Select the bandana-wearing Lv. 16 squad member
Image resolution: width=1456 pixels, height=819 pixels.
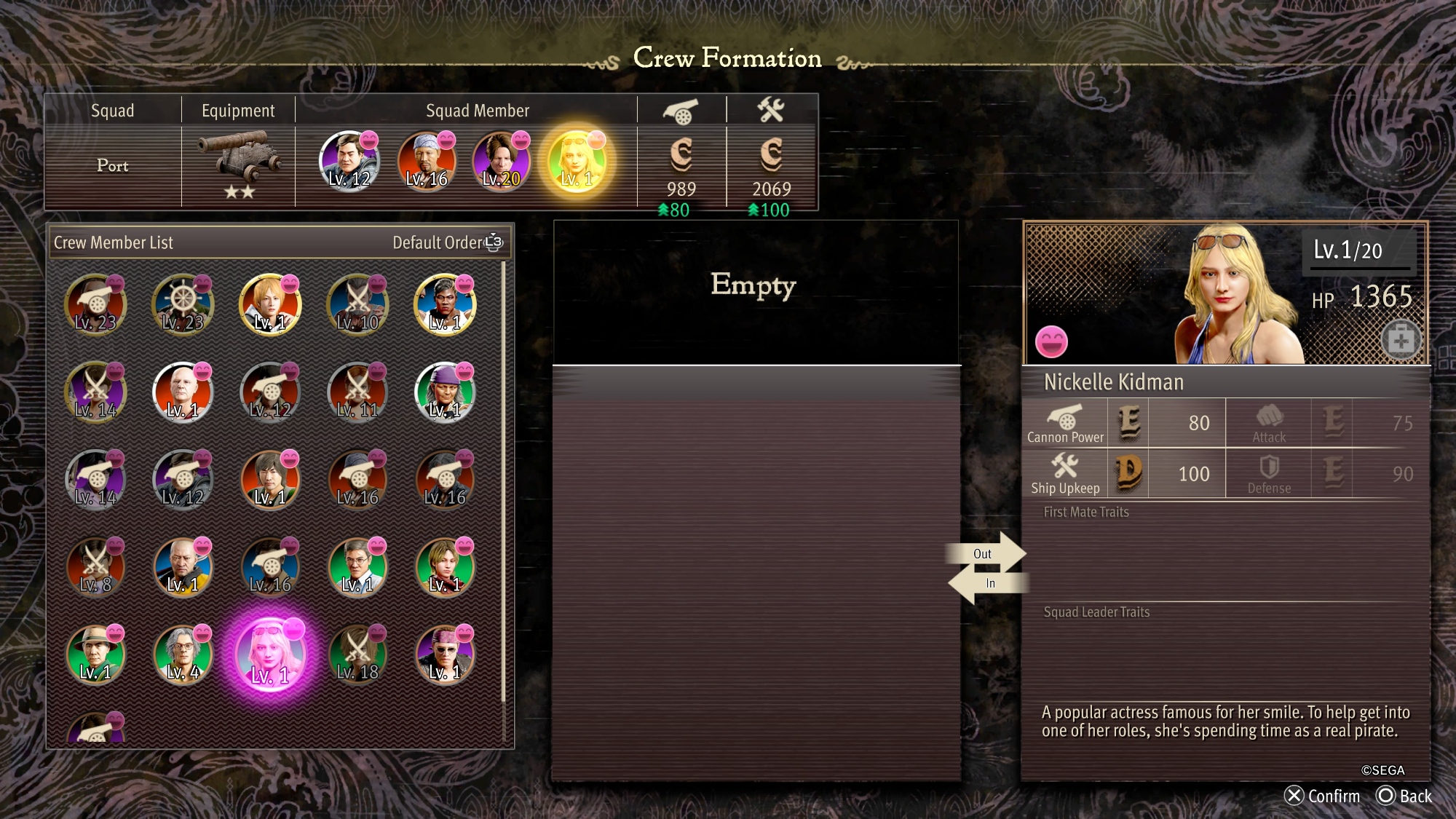point(427,161)
